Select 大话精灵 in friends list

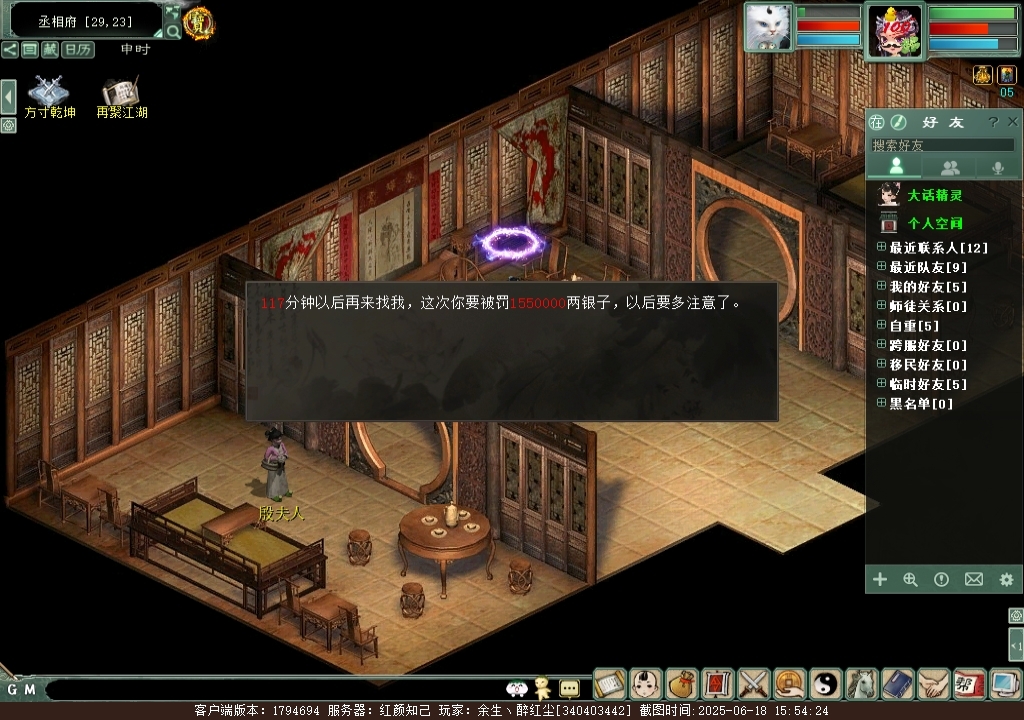pos(934,195)
